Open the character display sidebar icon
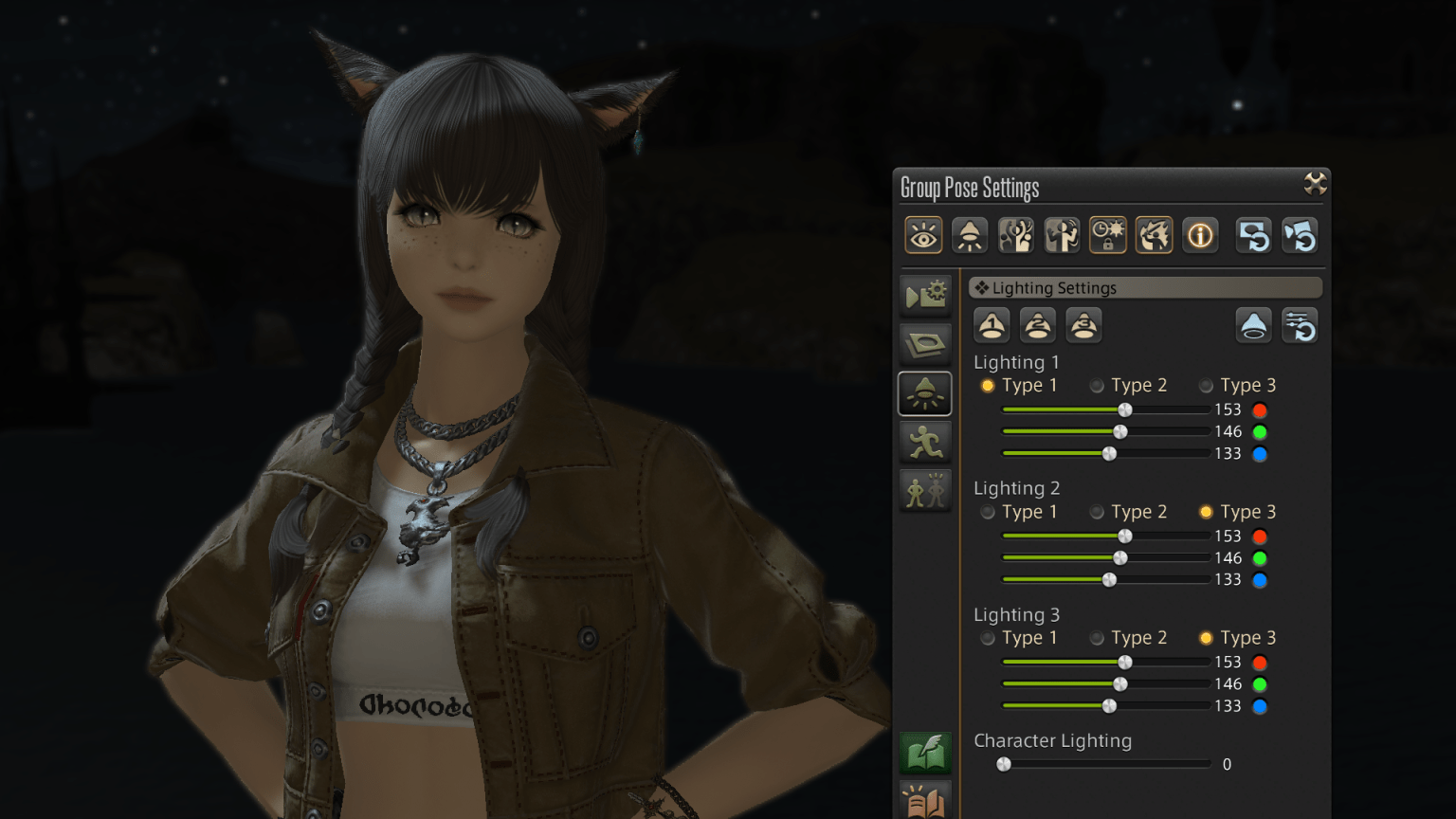Screen dimensions: 1456x819 [x=924, y=492]
